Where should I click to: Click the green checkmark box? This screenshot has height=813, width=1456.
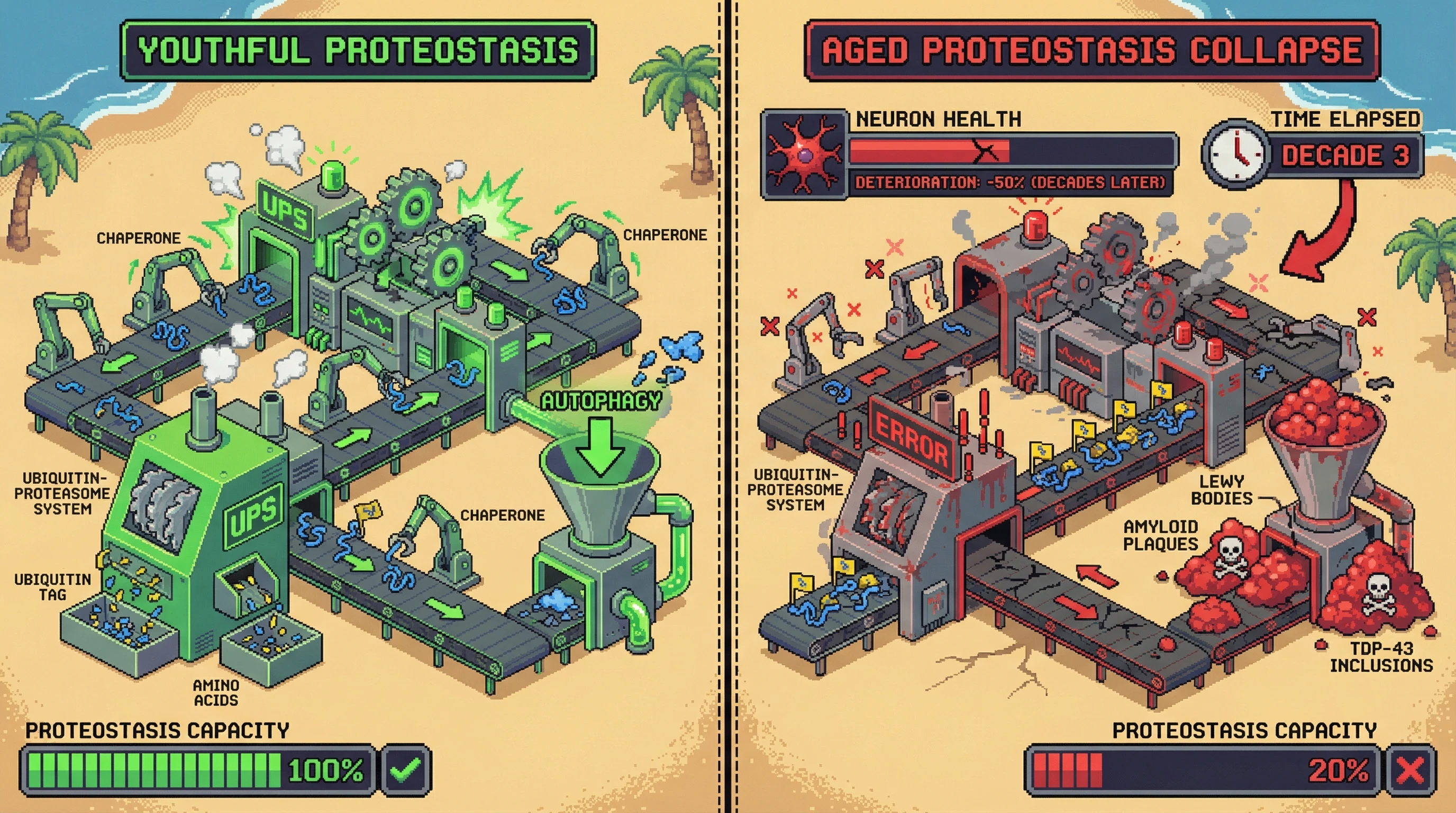click(406, 770)
